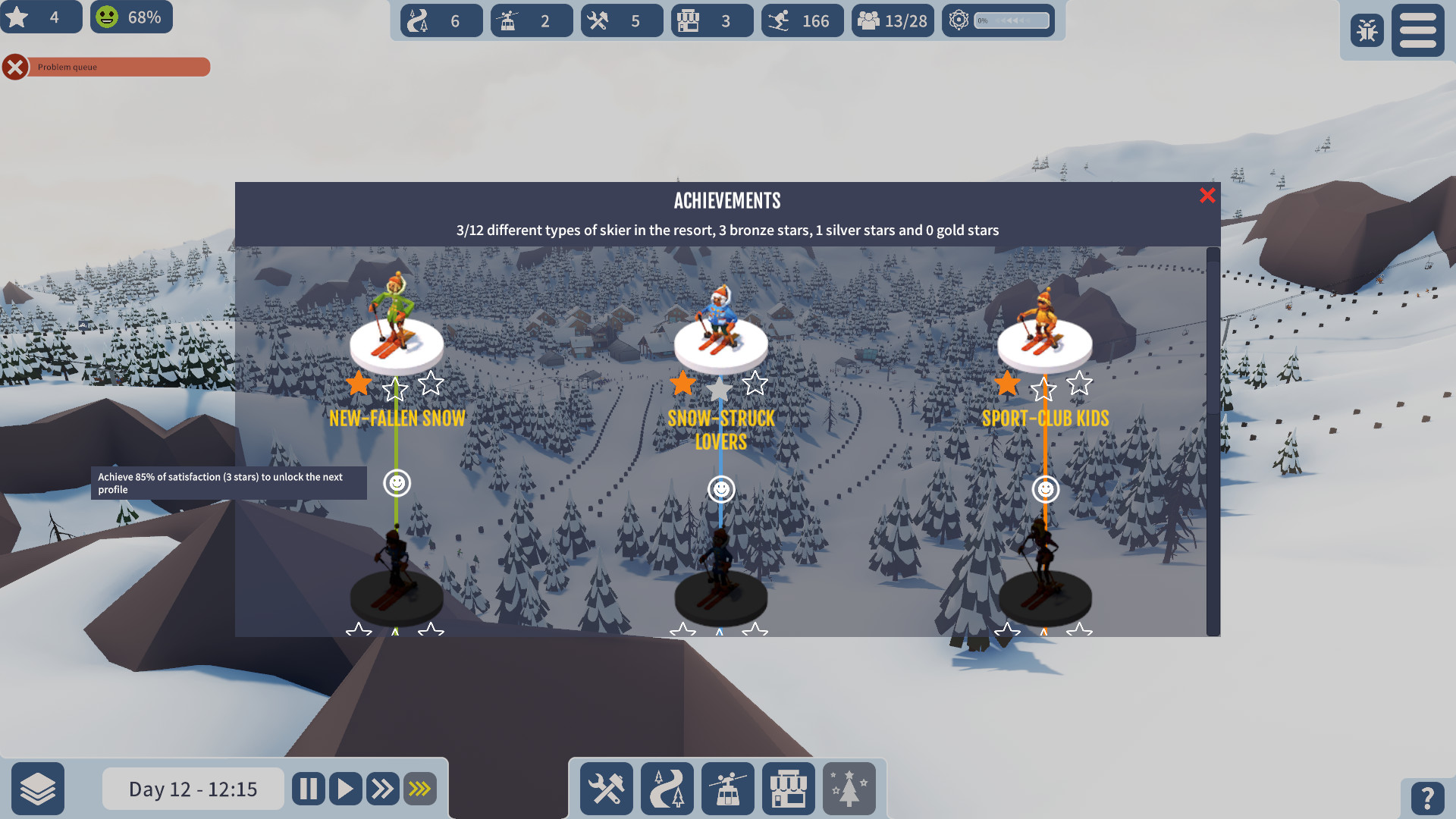Click the 0% progress bar in the top bar
The width and height of the screenshot is (1456, 819).
pyautogui.click(x=1012, y=20)
